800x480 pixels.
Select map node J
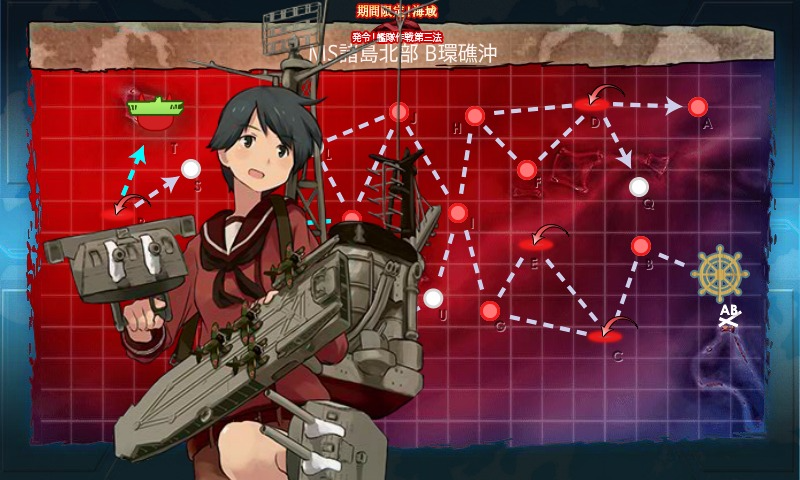[x=399, y=111]
